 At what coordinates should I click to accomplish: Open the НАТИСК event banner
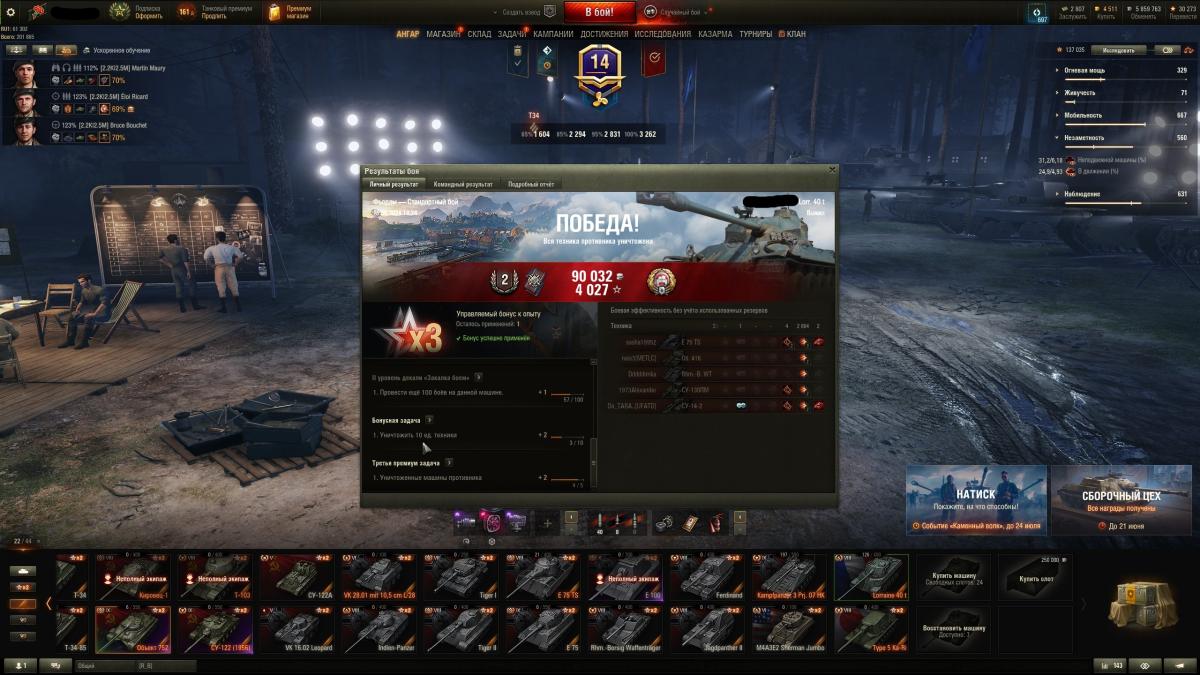click(976, 500)
